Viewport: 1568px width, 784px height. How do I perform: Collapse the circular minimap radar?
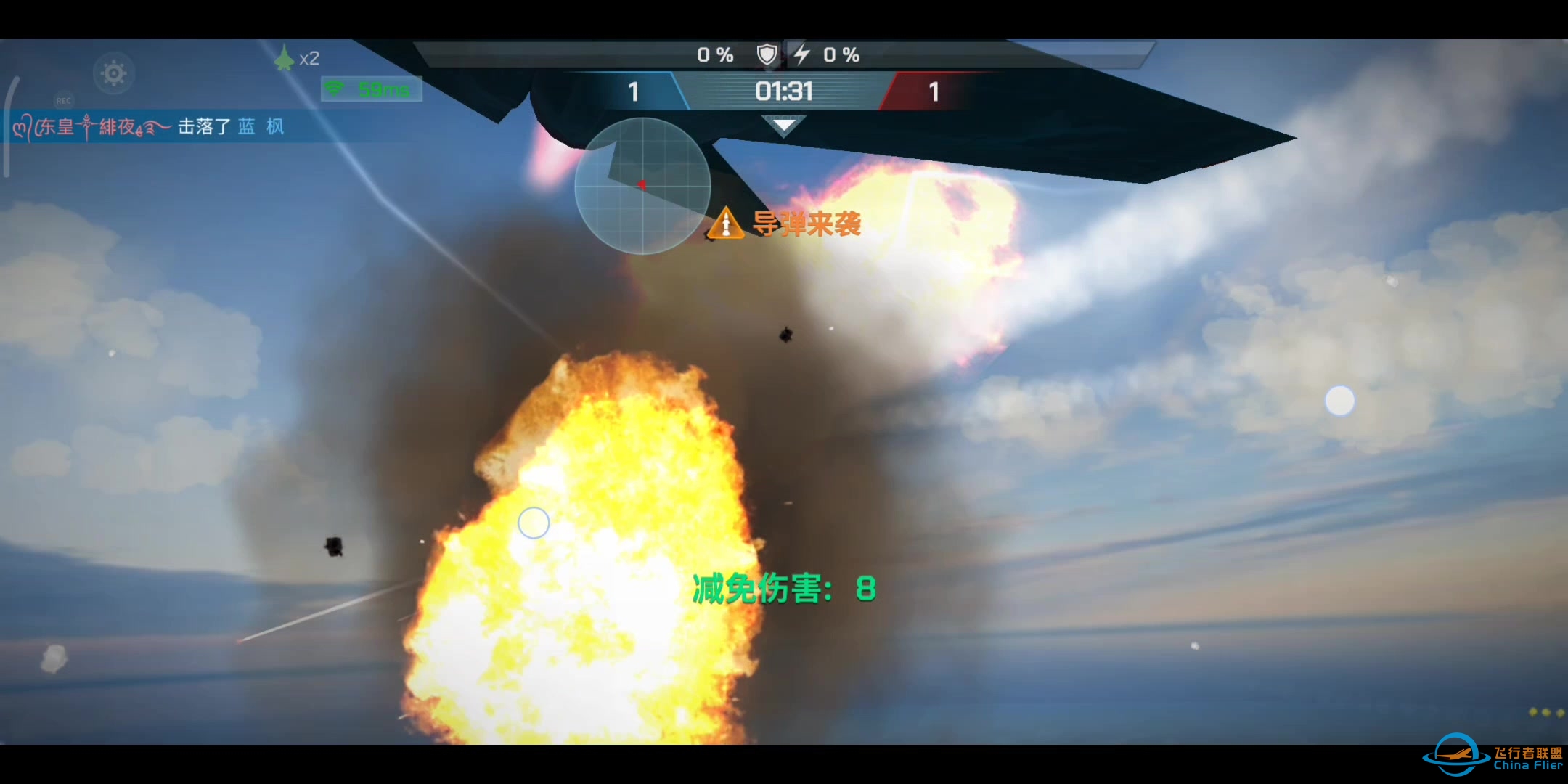[642, 185]
